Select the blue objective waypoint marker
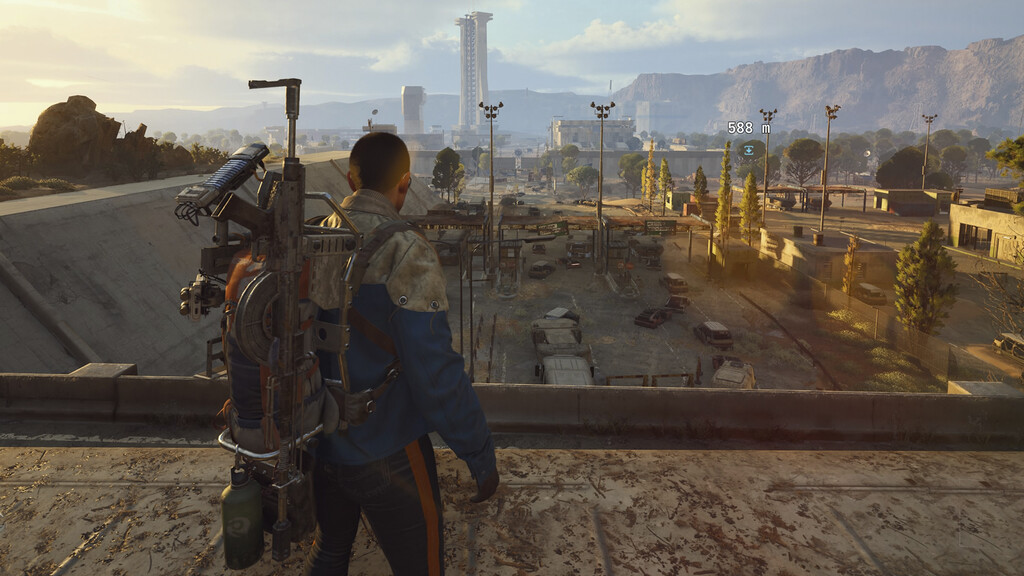 [x=748, y=150]
